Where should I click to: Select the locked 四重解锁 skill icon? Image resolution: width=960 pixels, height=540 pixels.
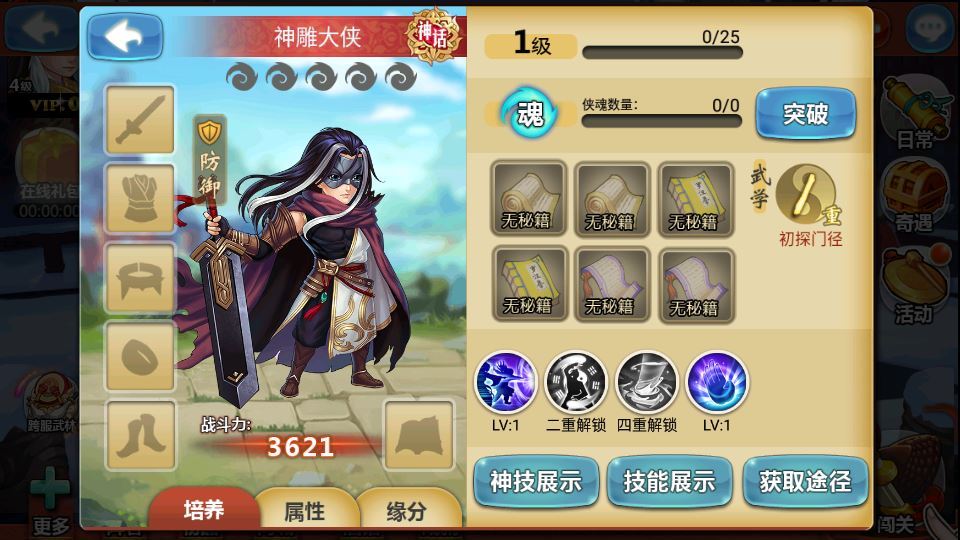[x=647, y=382]
